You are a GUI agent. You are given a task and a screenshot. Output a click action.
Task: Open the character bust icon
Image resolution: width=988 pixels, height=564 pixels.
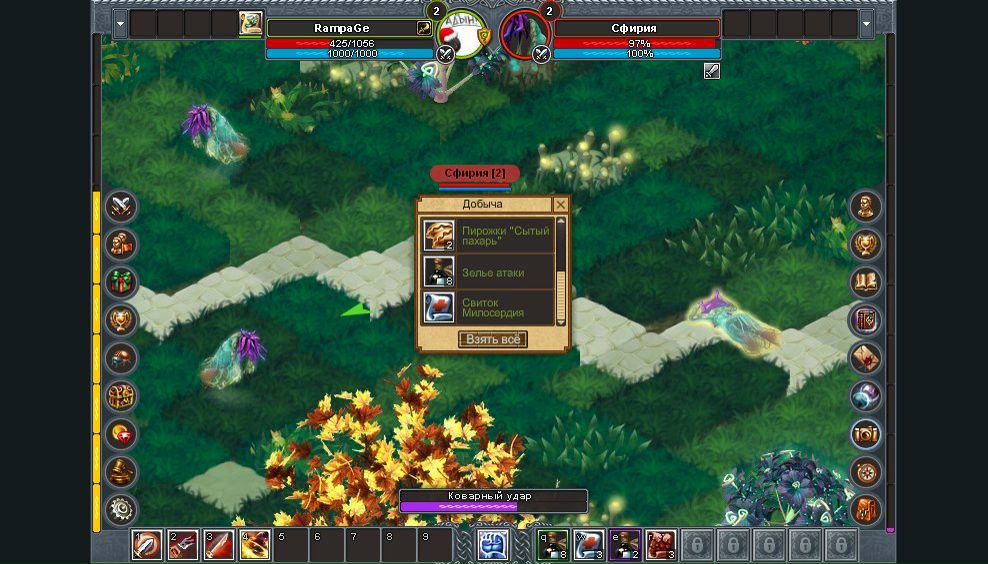[865, 207]
